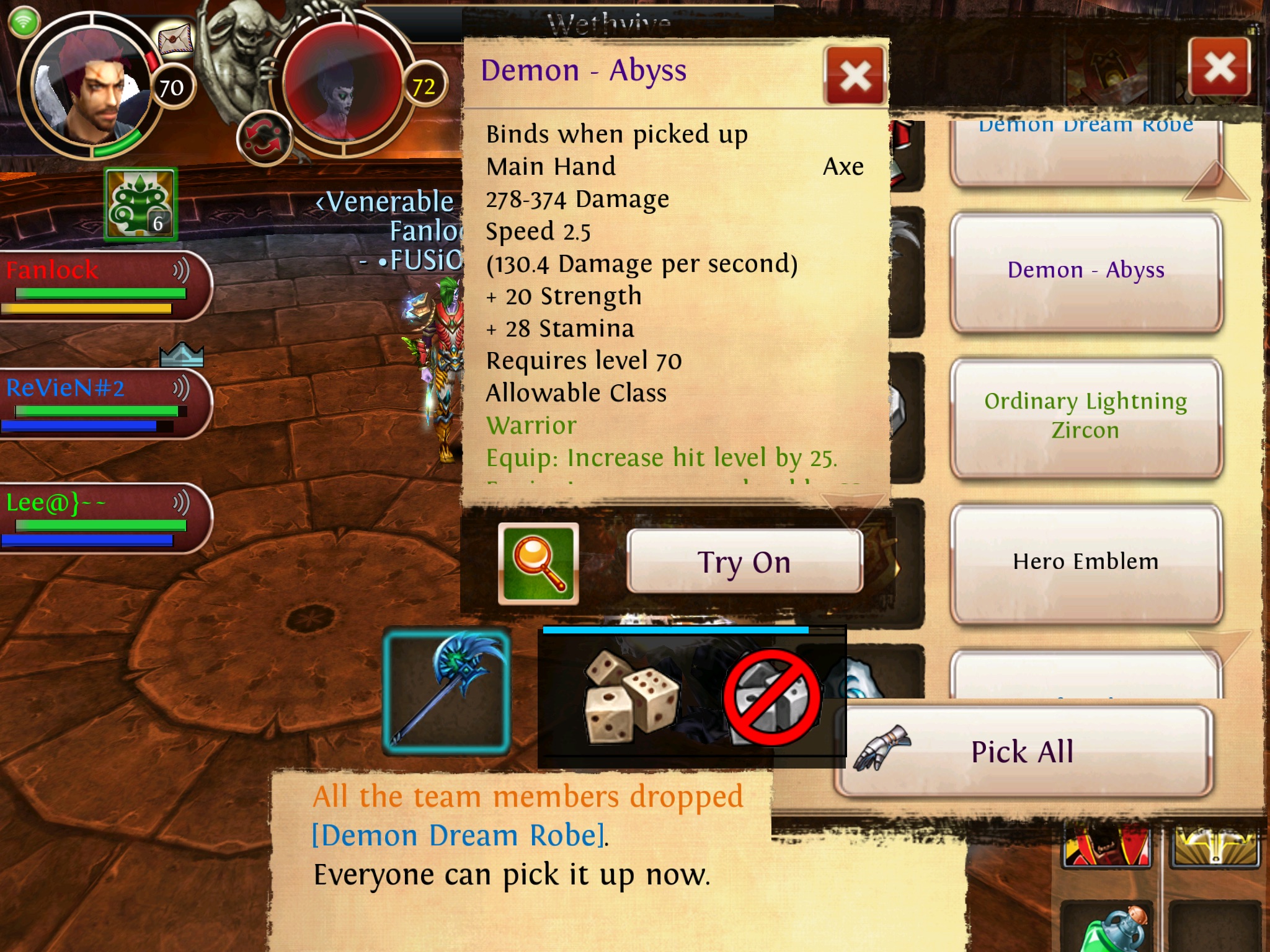Close the loot list window
Image resolution: width=1270 pixels, height=952 pixels.
point(1219,68)
